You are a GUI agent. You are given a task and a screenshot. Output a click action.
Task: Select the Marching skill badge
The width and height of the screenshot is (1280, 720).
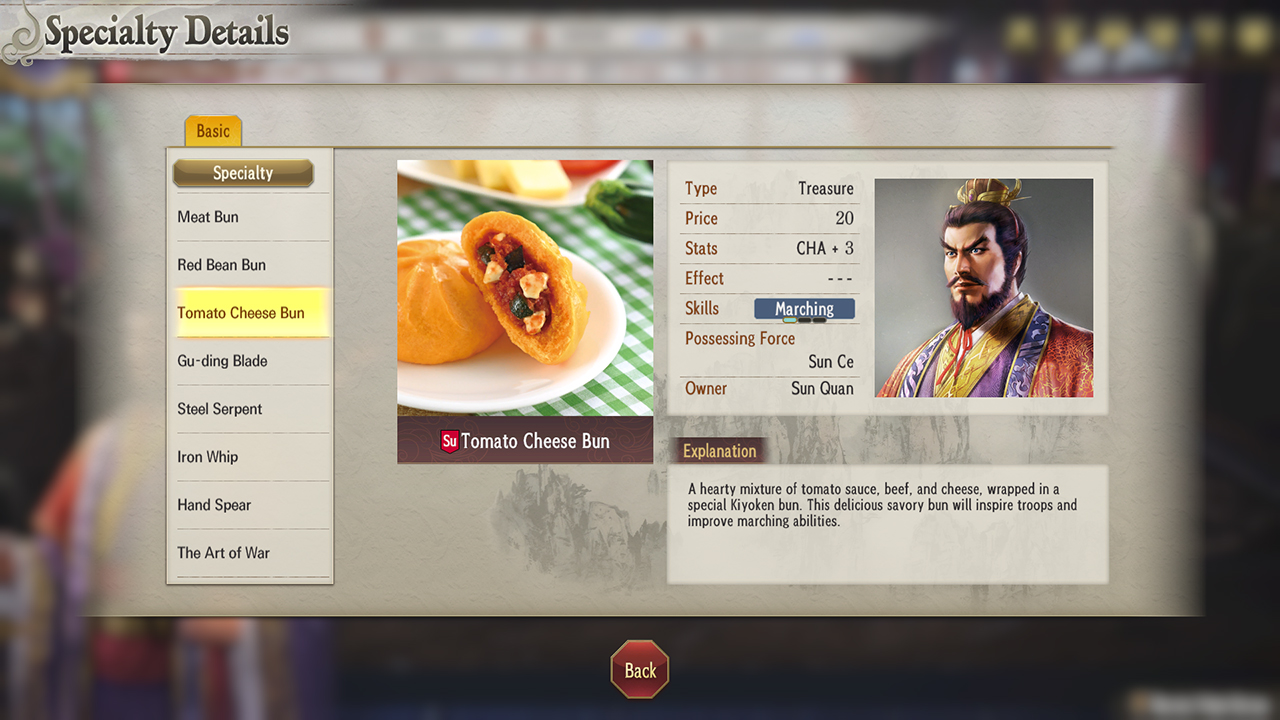tap(805, 309)
